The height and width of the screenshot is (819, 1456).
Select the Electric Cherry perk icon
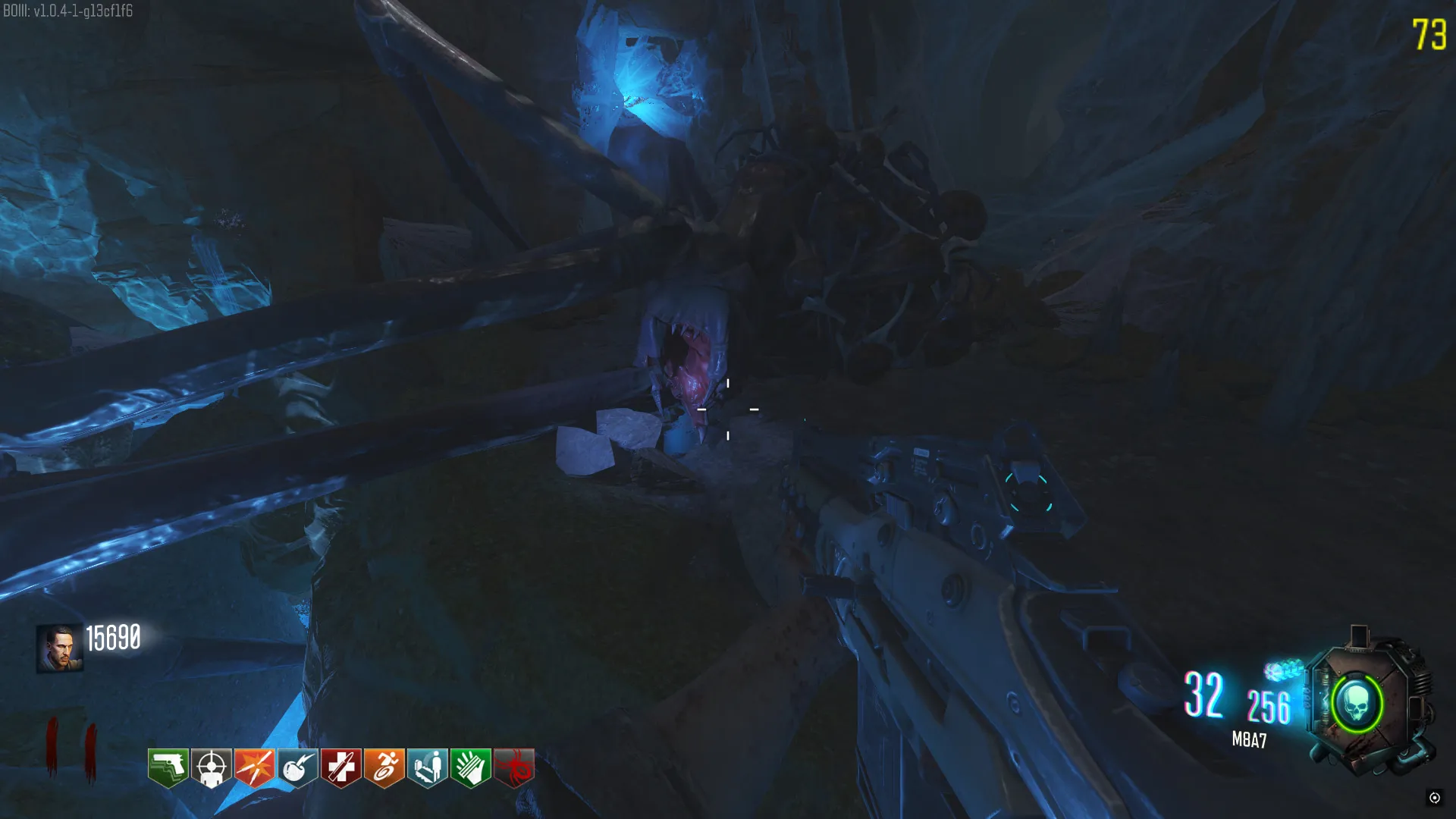click(297, 767)
